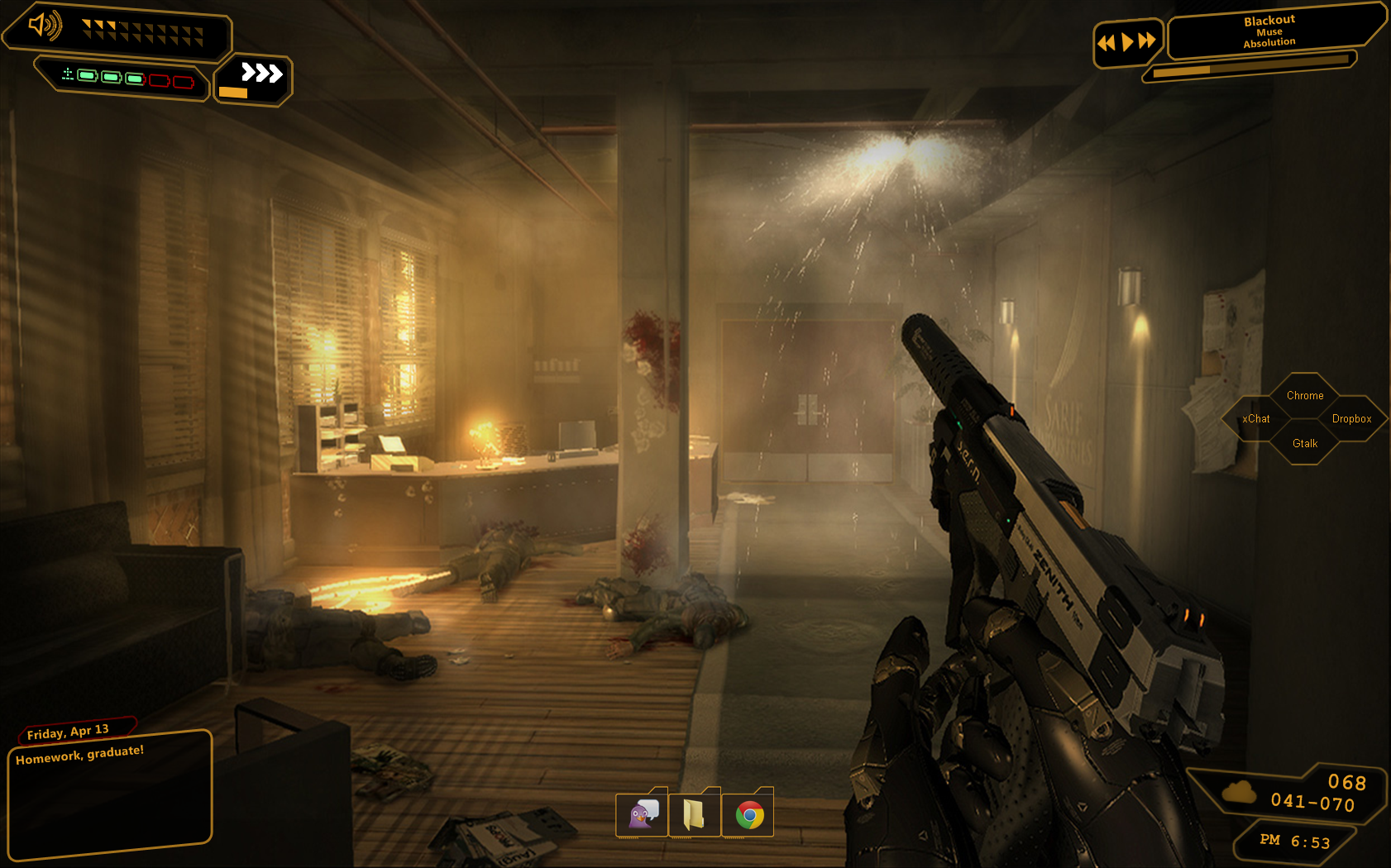Play the current song
The image size is (1391, 868).
tap(1126, 42)
